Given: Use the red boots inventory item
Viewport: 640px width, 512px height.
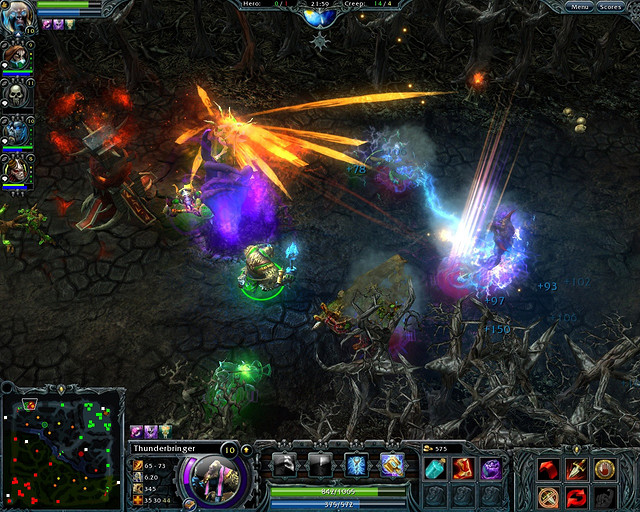Looking at the screenshot, I should 463,468.
